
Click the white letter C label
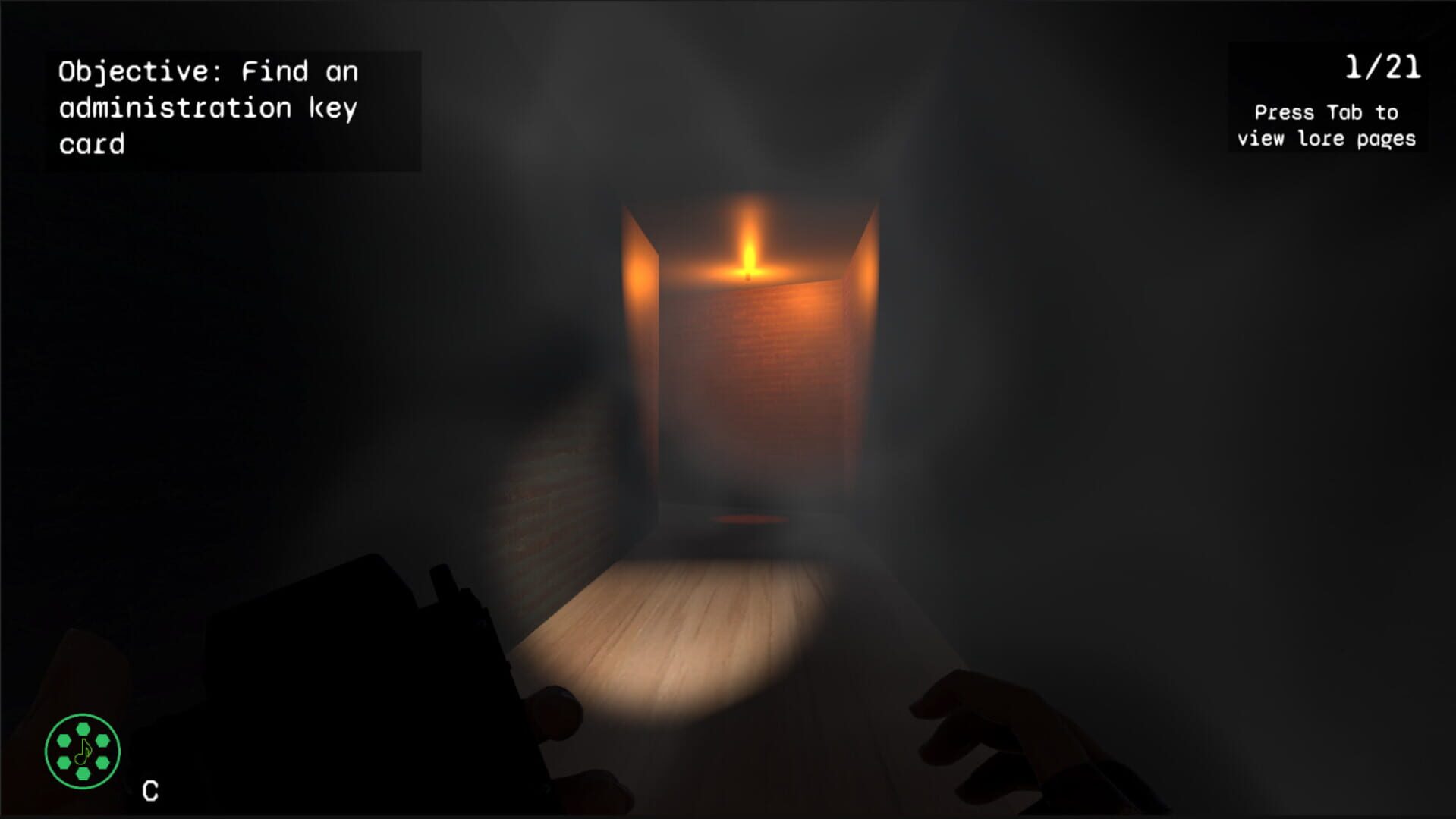(x=150, y=789)
